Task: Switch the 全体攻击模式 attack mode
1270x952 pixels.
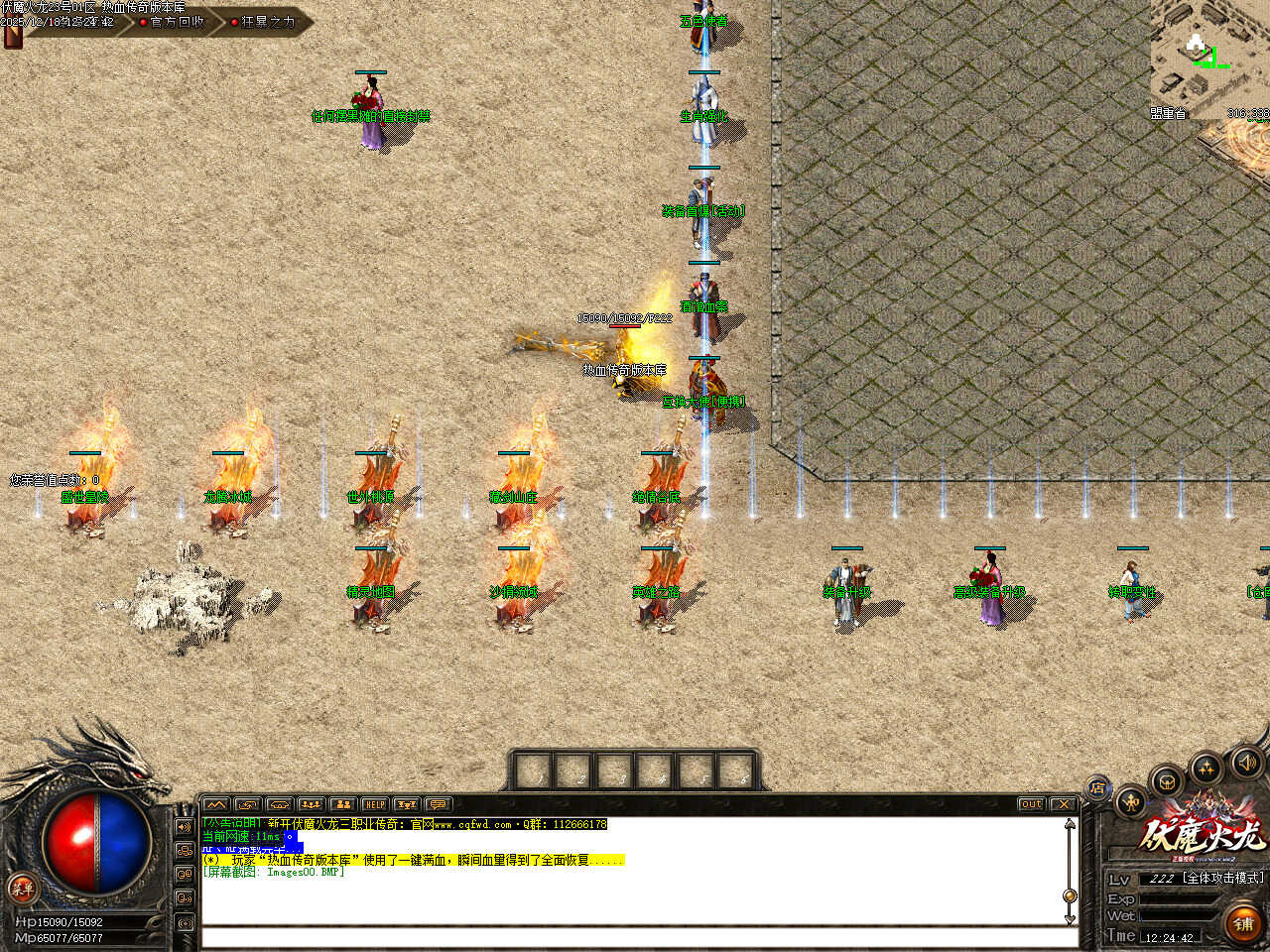Action: pos(1223,879)
